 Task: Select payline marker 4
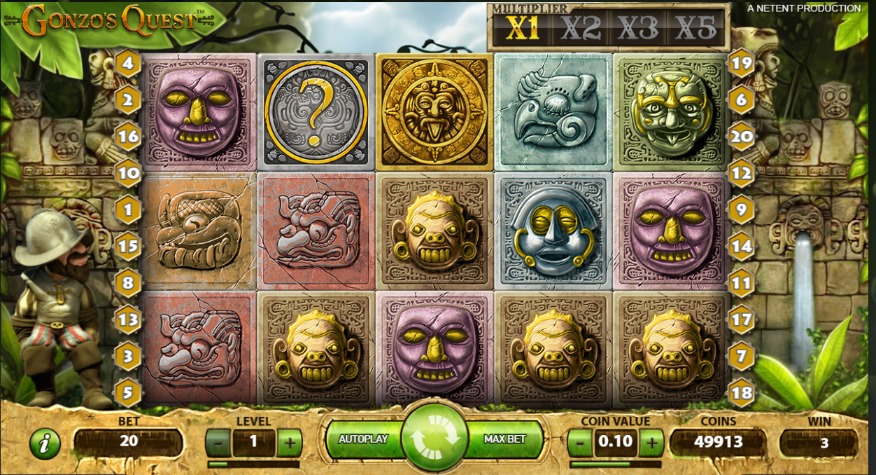click(x=128, y=63)
